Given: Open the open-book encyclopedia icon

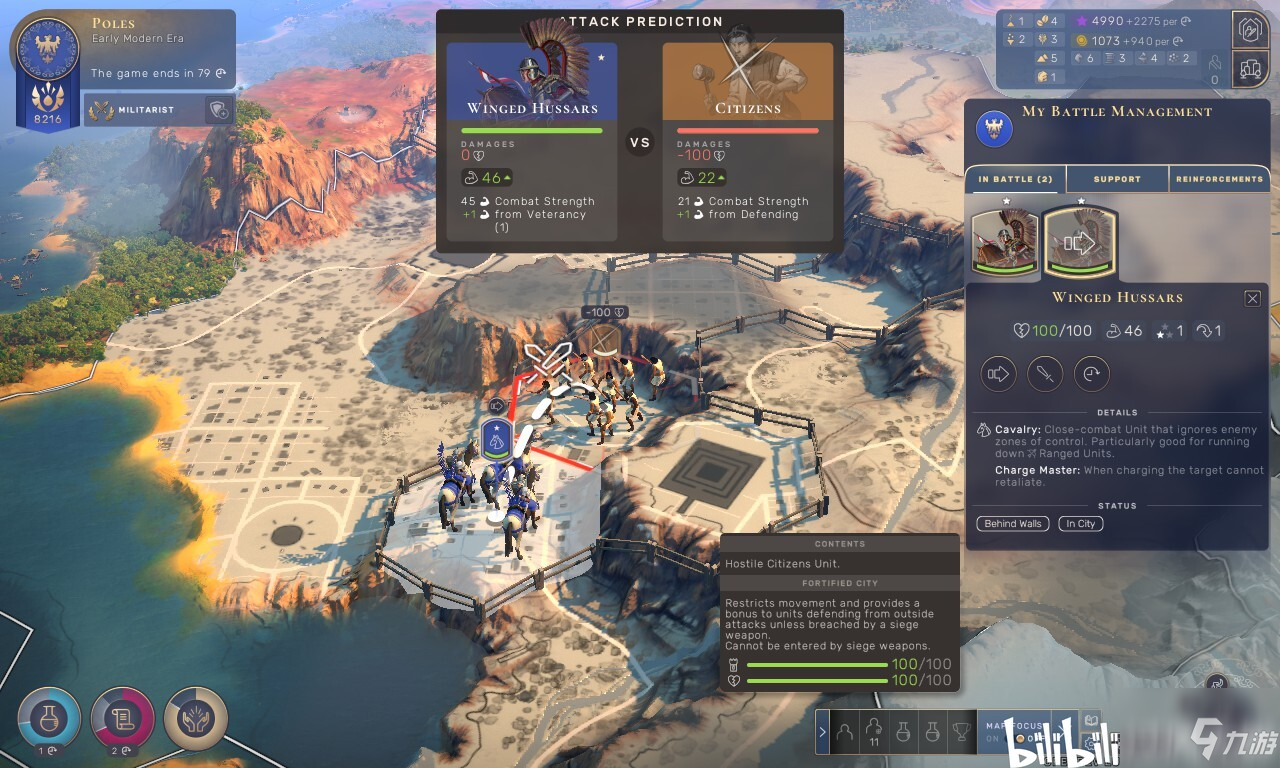Looking at the screenshot, I should tap(1091, 720).
